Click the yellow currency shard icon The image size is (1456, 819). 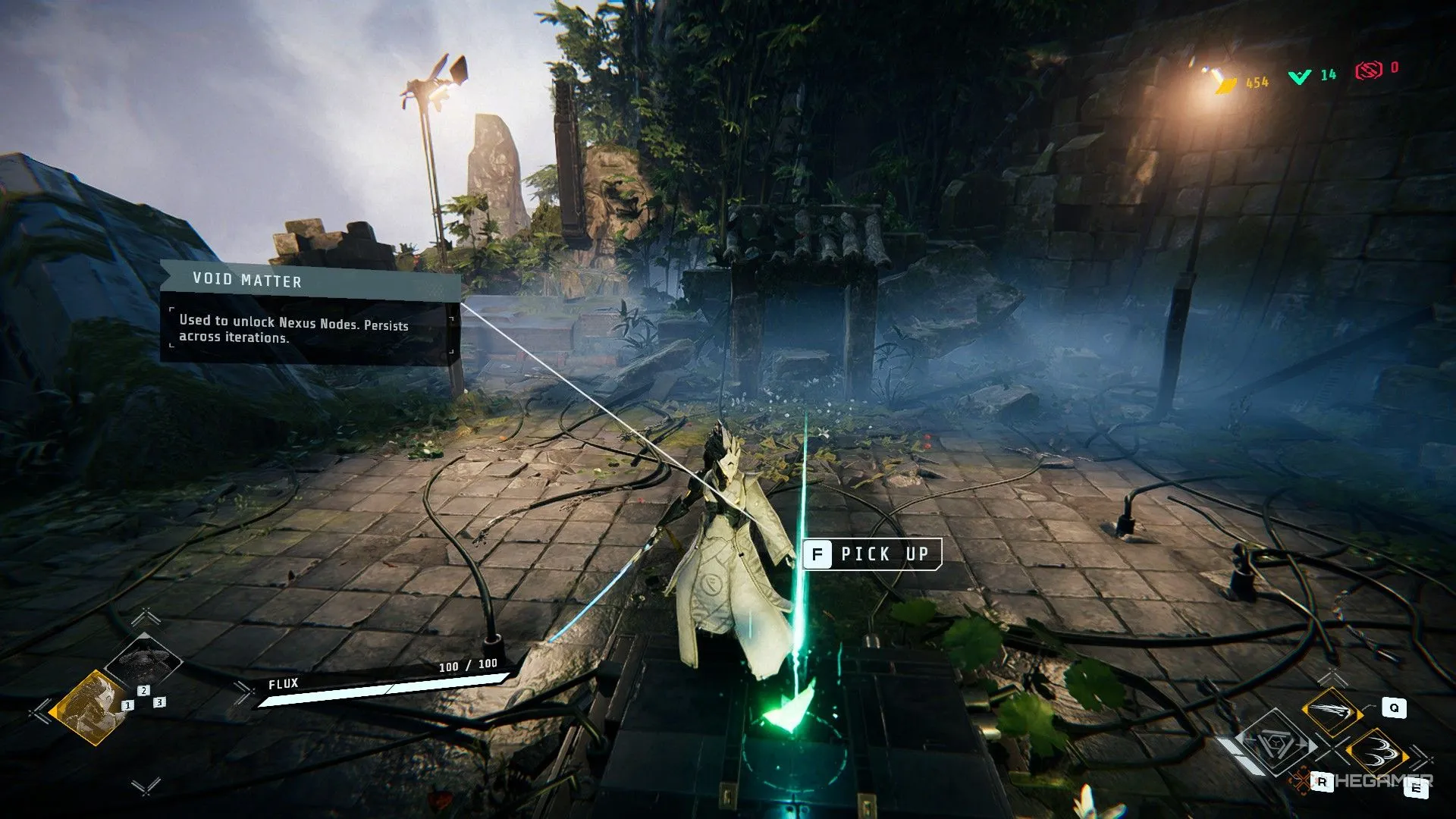[1223, 81]
